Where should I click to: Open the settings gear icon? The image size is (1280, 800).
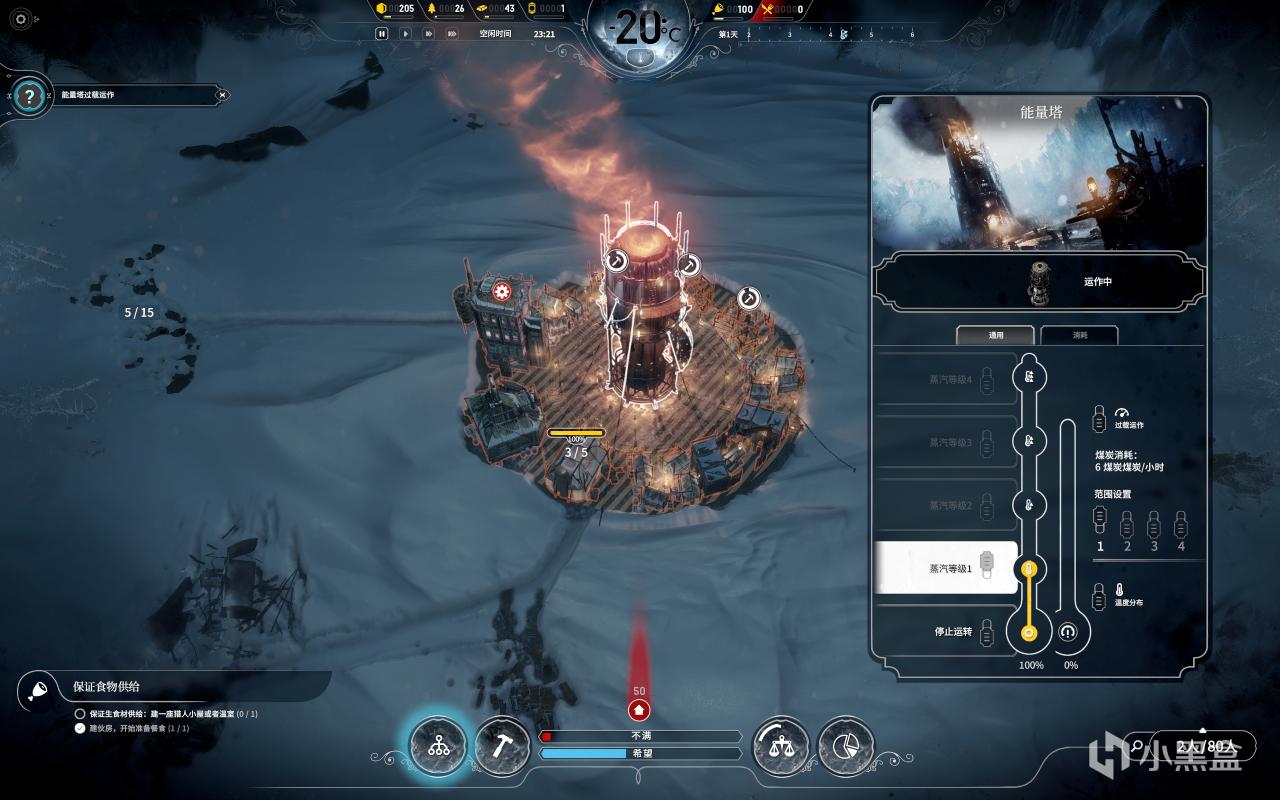[21, 19]
